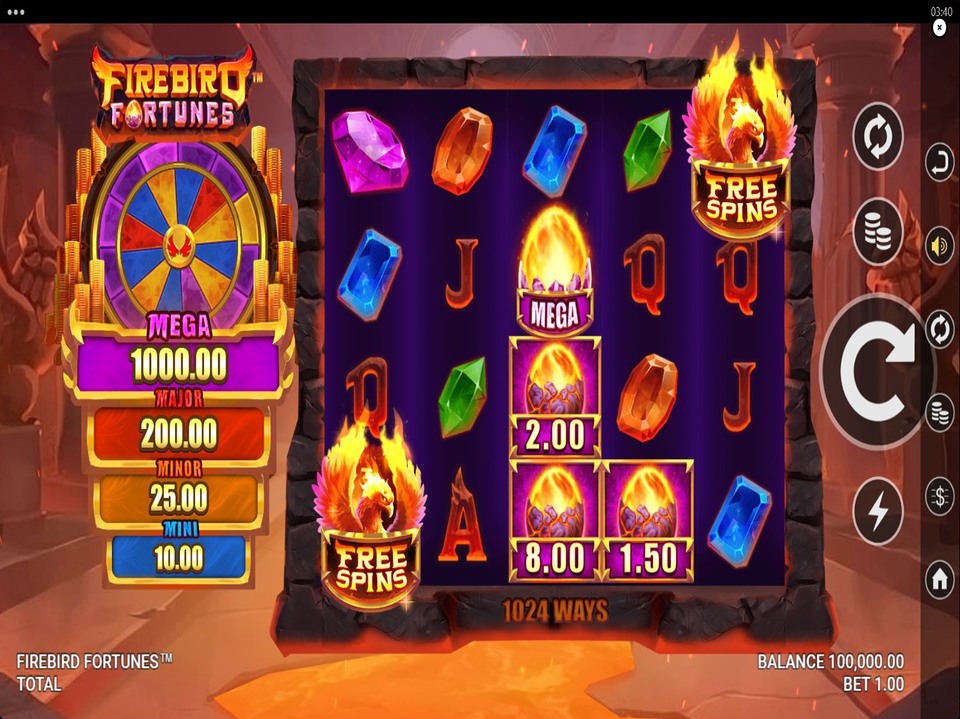Image resolution: width=960 pixels, height=719 pixels.
Task: Open the paytable using the dollar sign icon
Action: [939, 496]
